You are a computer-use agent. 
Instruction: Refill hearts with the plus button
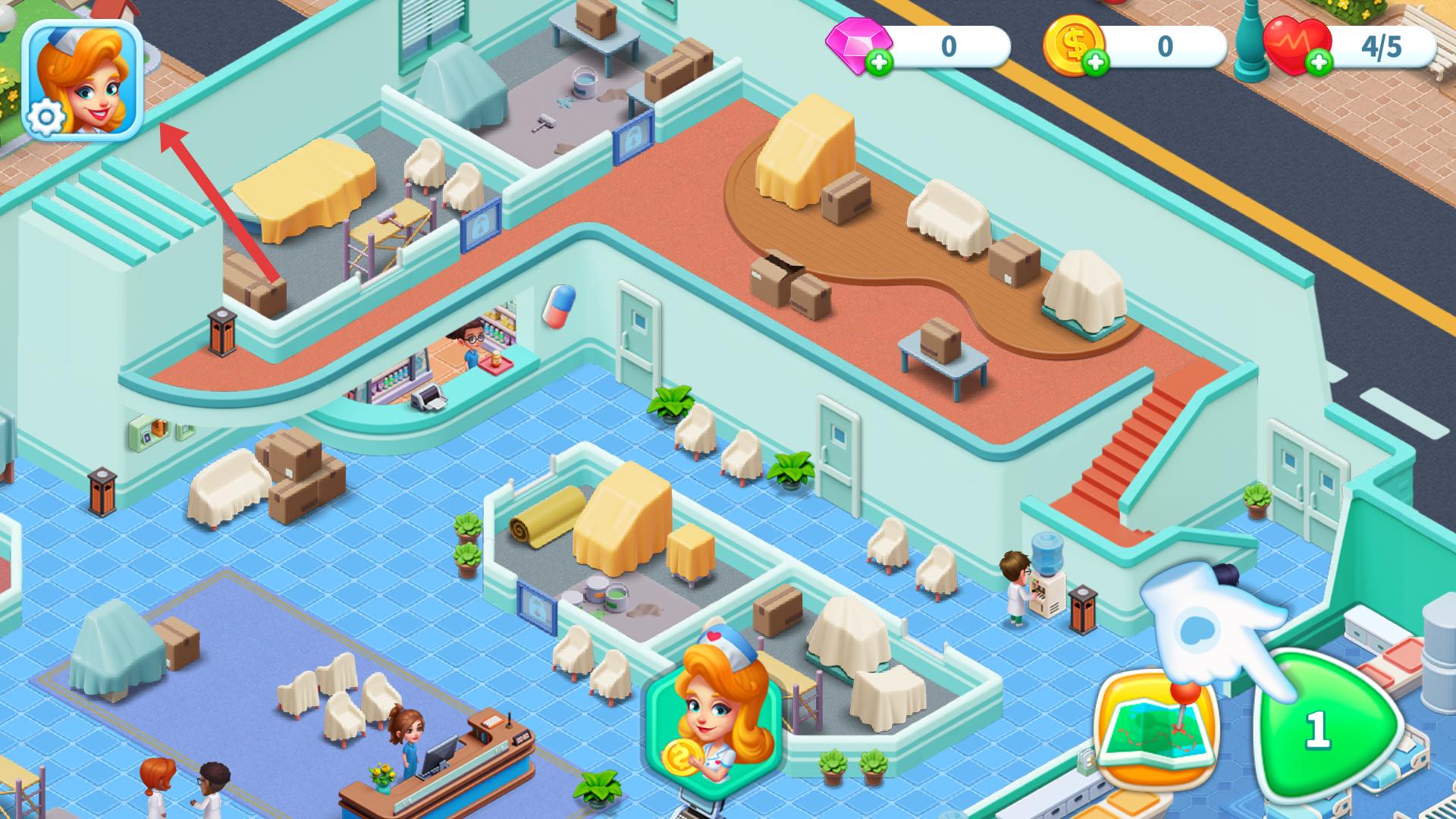pyautogui.click(x=1319, y=62)
